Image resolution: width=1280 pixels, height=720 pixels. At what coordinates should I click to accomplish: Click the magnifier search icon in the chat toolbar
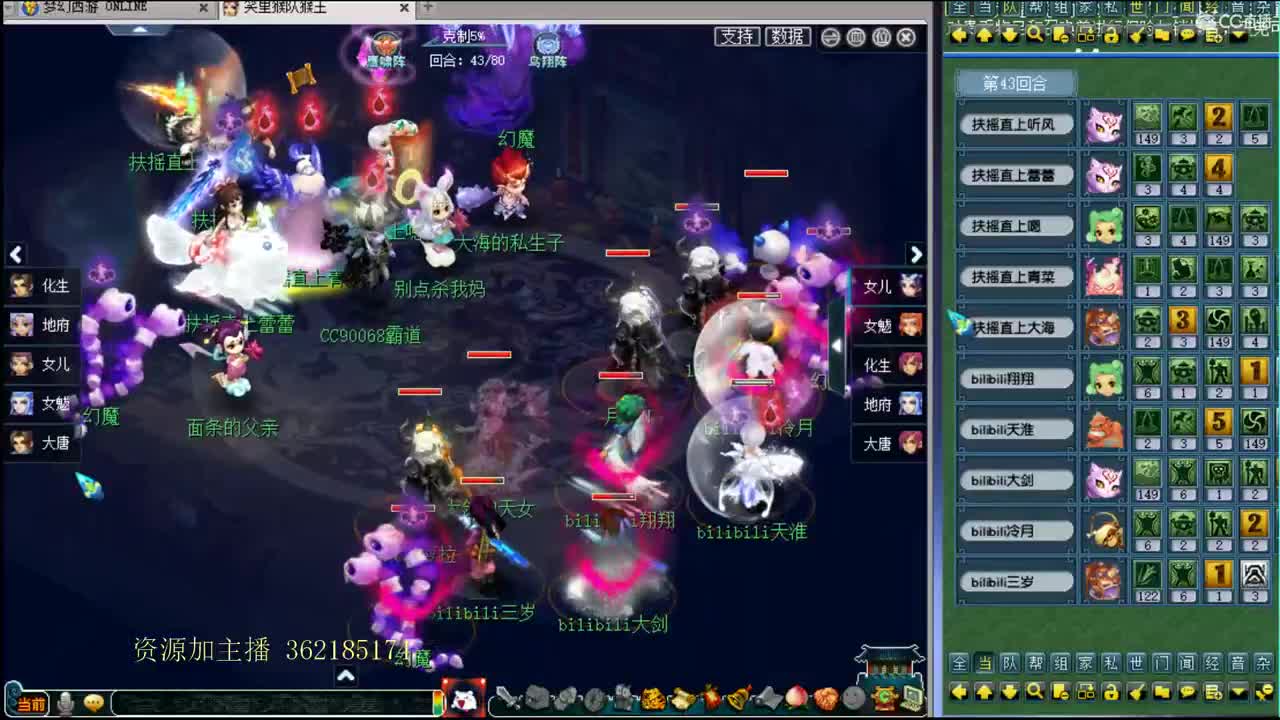point(1034,692)
